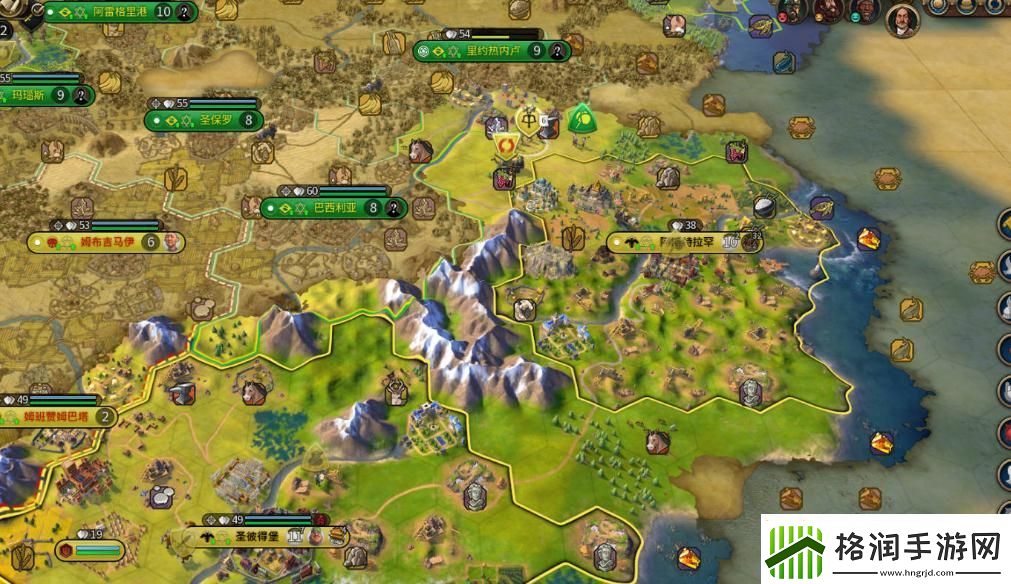1011x584 pixels.
Task: Choose the 玛瑙斯 city banner
Action: coord(42,96)
